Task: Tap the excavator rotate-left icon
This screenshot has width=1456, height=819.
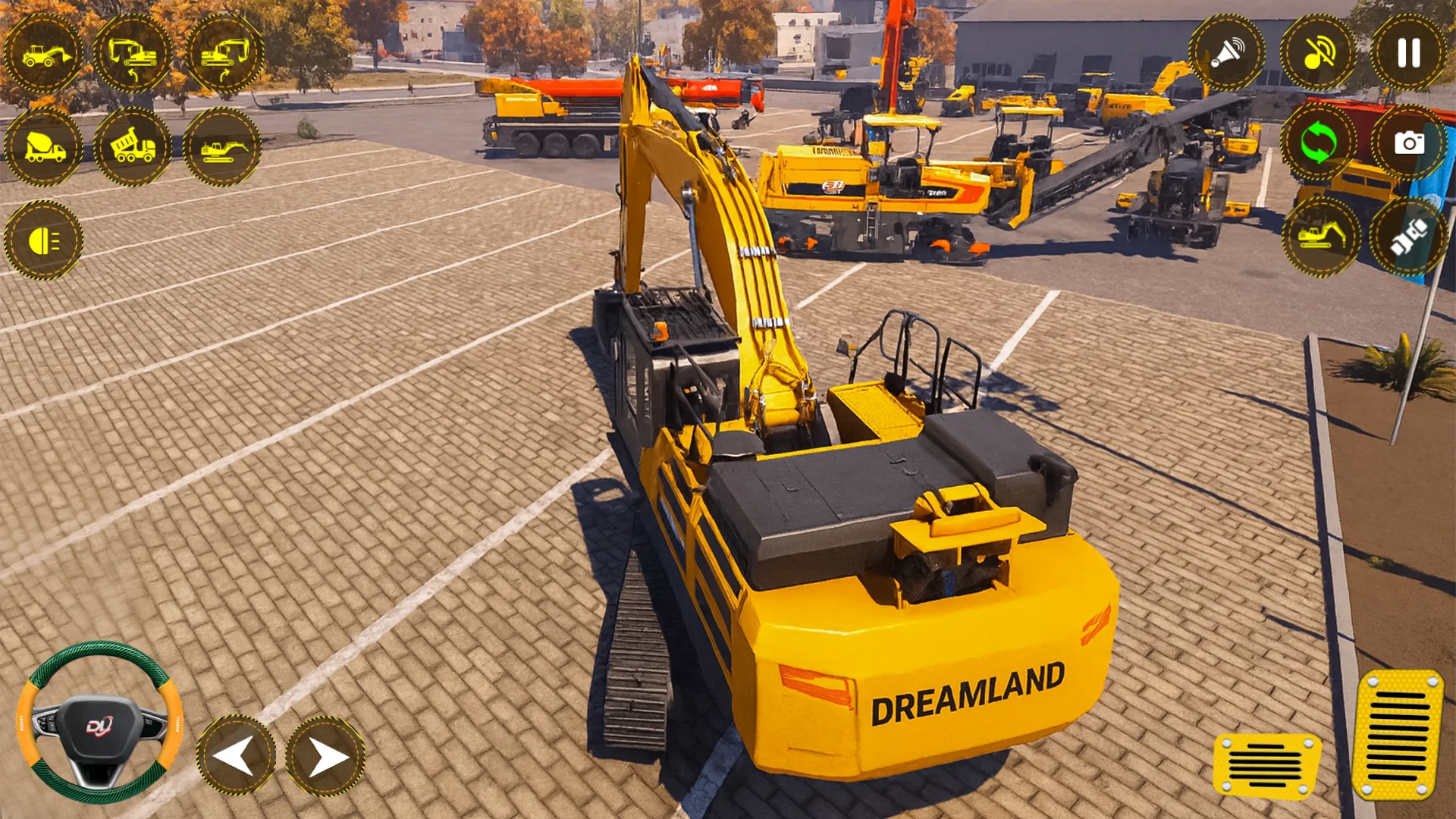Action: [134, 54]
